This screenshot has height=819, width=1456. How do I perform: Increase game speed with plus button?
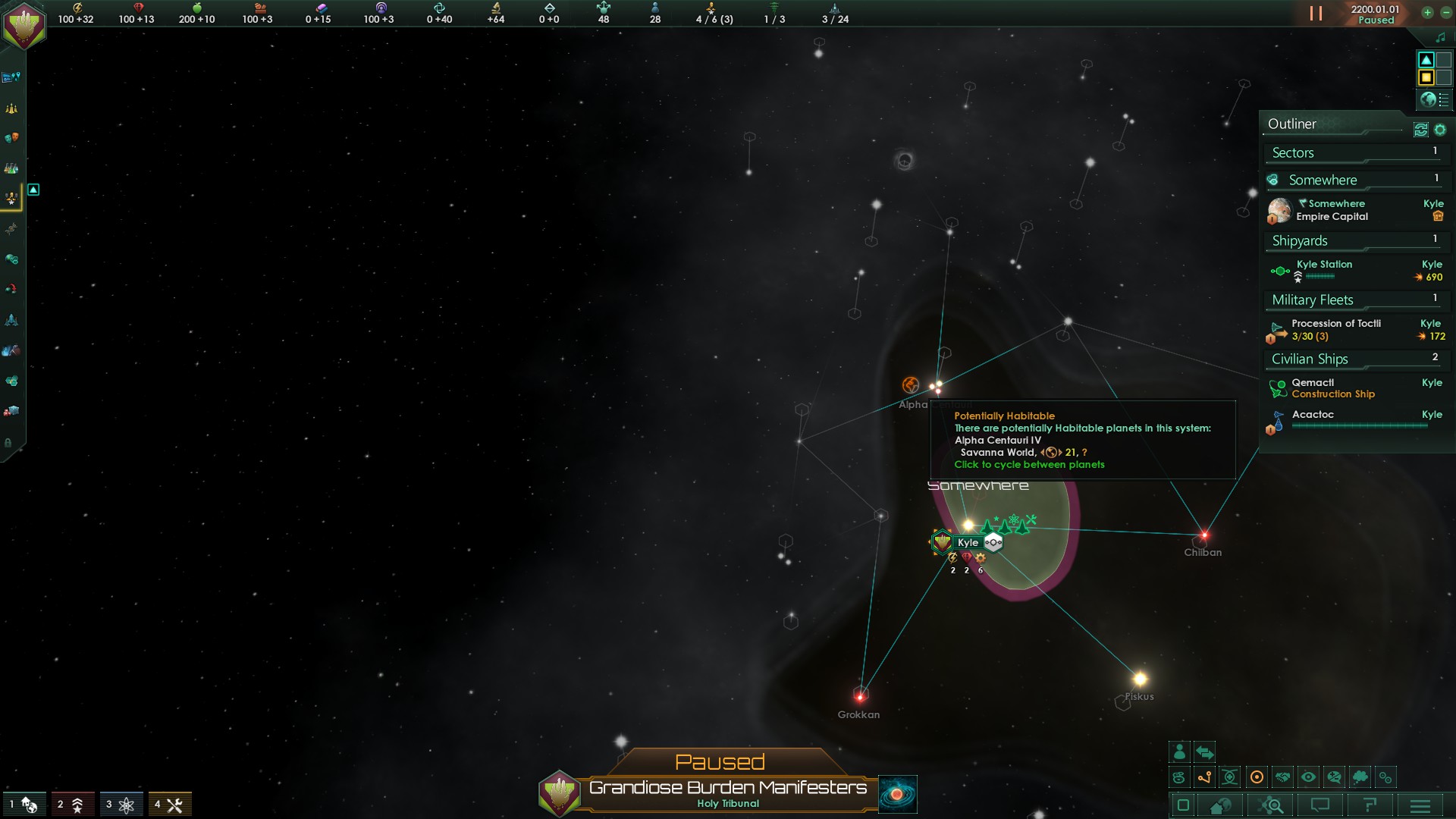(1427, 12)
